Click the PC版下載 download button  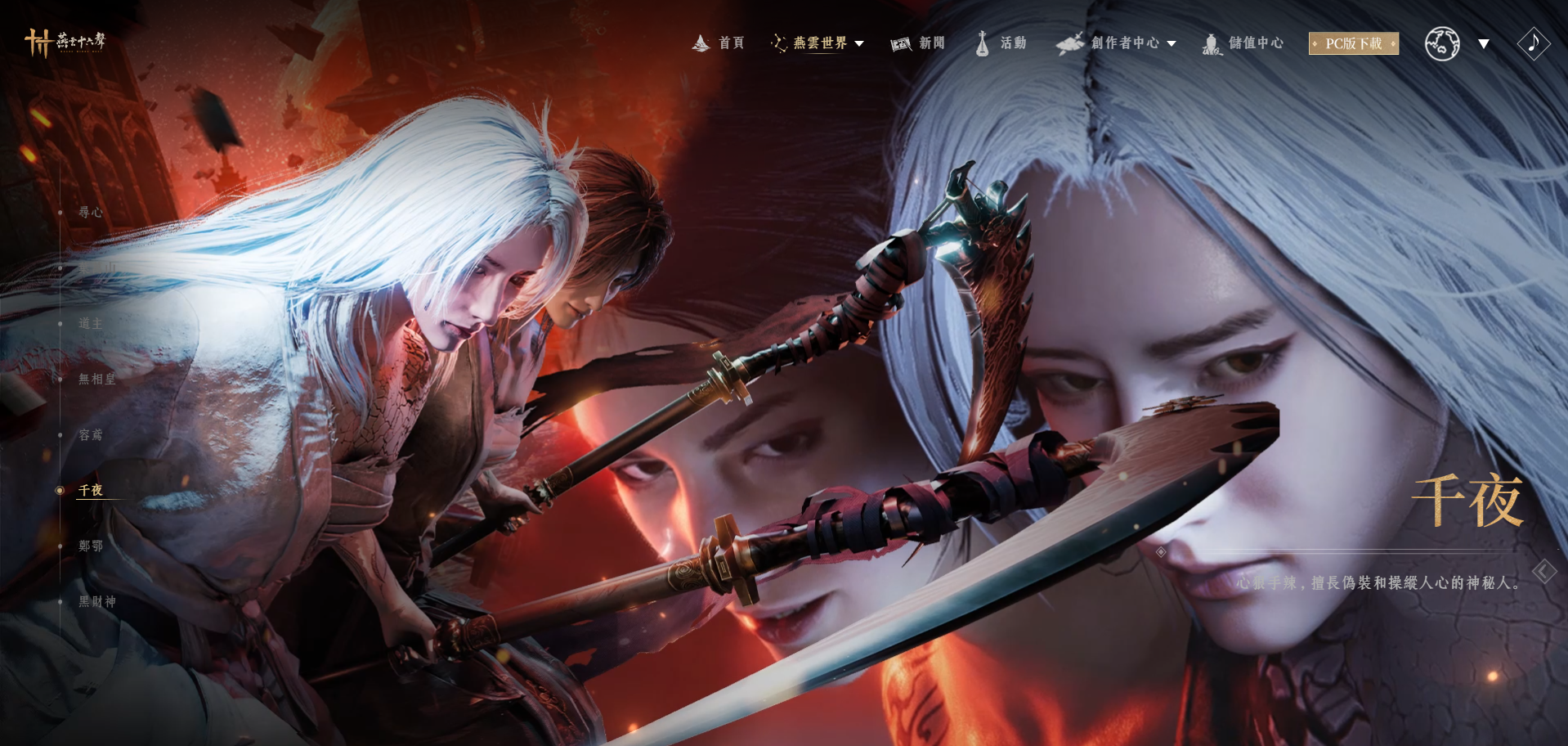point(1353,43)
